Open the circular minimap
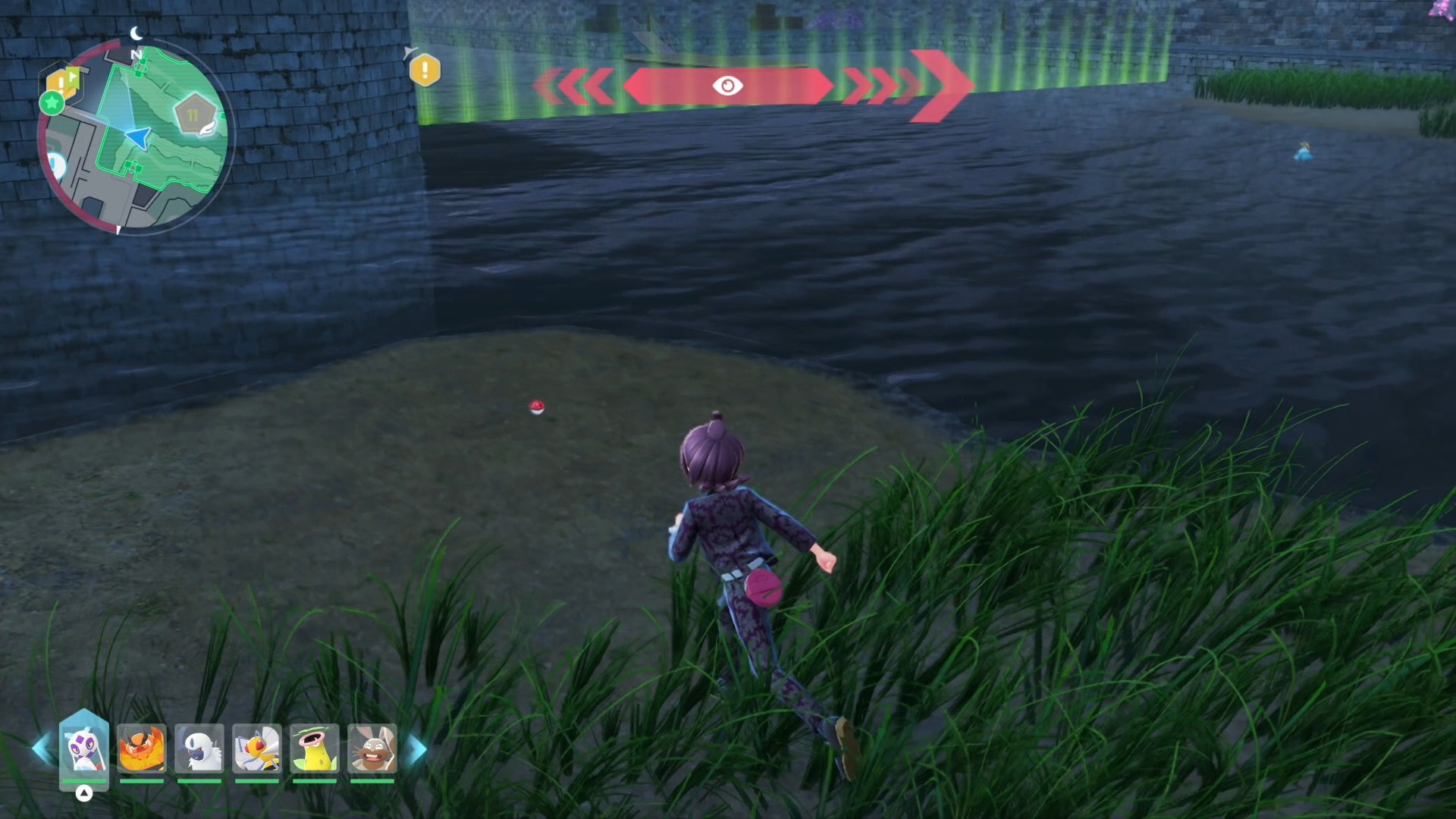Image resolution: width=1456 pixels, height=819 pixels. pos(136,138)
